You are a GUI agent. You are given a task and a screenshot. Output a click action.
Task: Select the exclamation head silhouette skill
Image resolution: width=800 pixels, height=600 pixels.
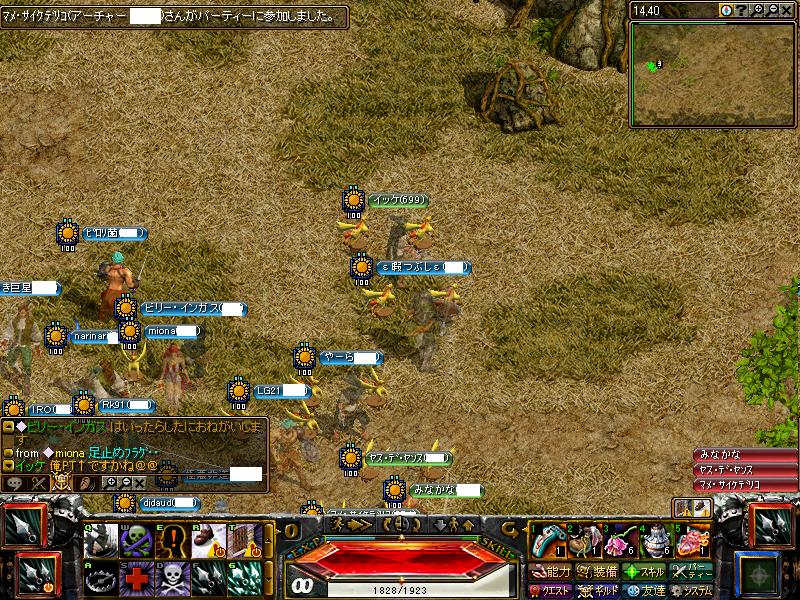pyautogui.click(x=173, y=540)
